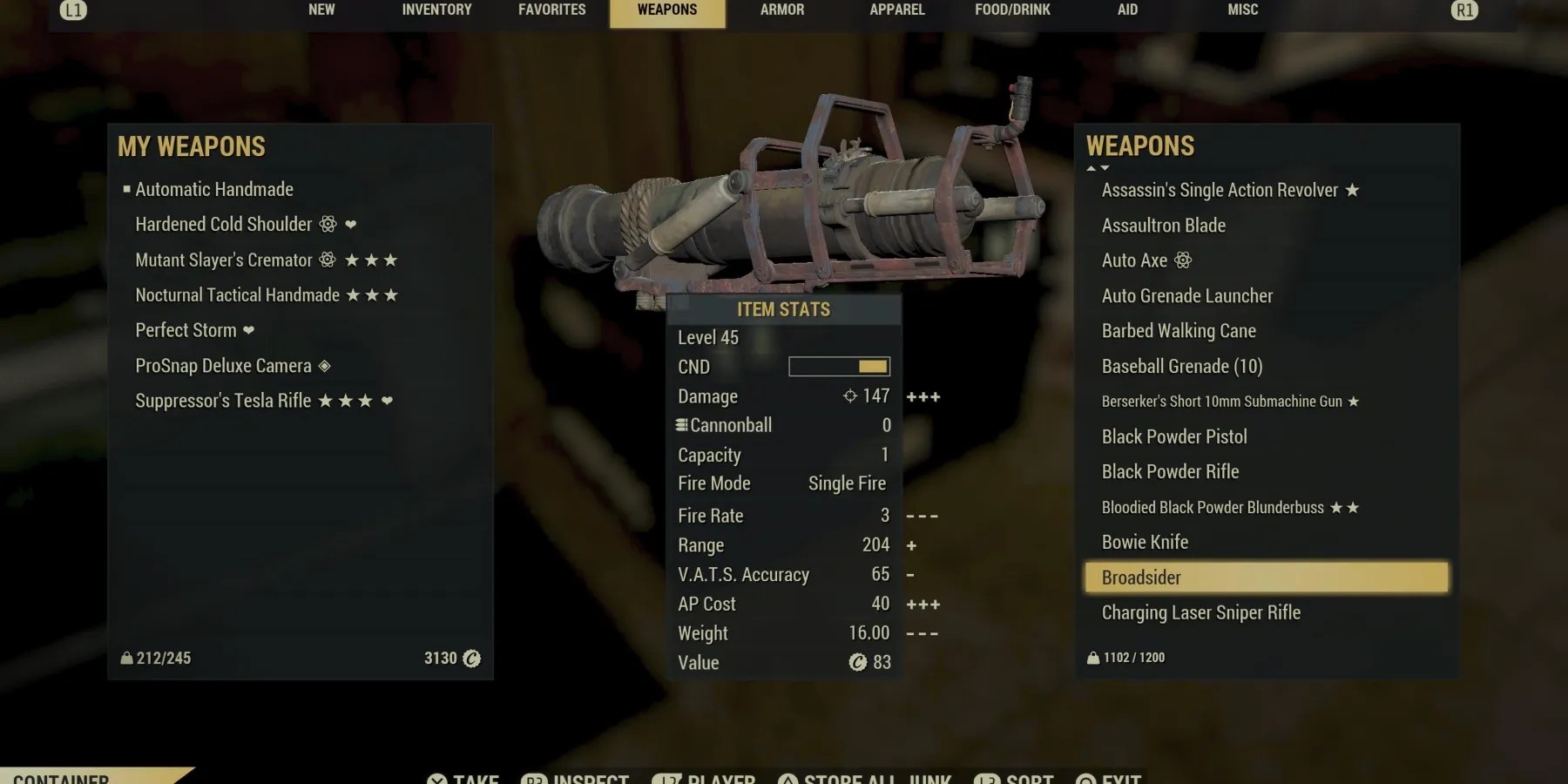Click the R1 shoulder button icon
Screen dimensions: 1568x784
pyautogui.click(x=1466, y=11)
